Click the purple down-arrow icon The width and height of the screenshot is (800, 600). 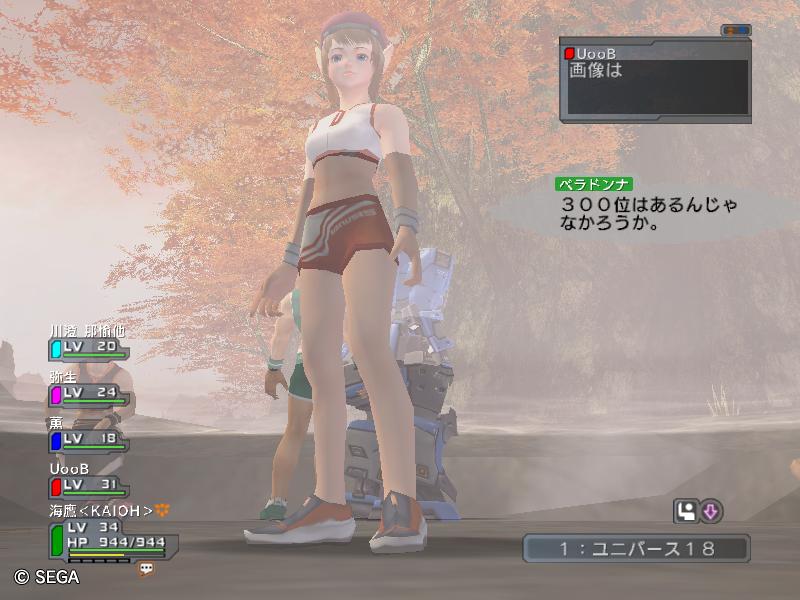710,512
